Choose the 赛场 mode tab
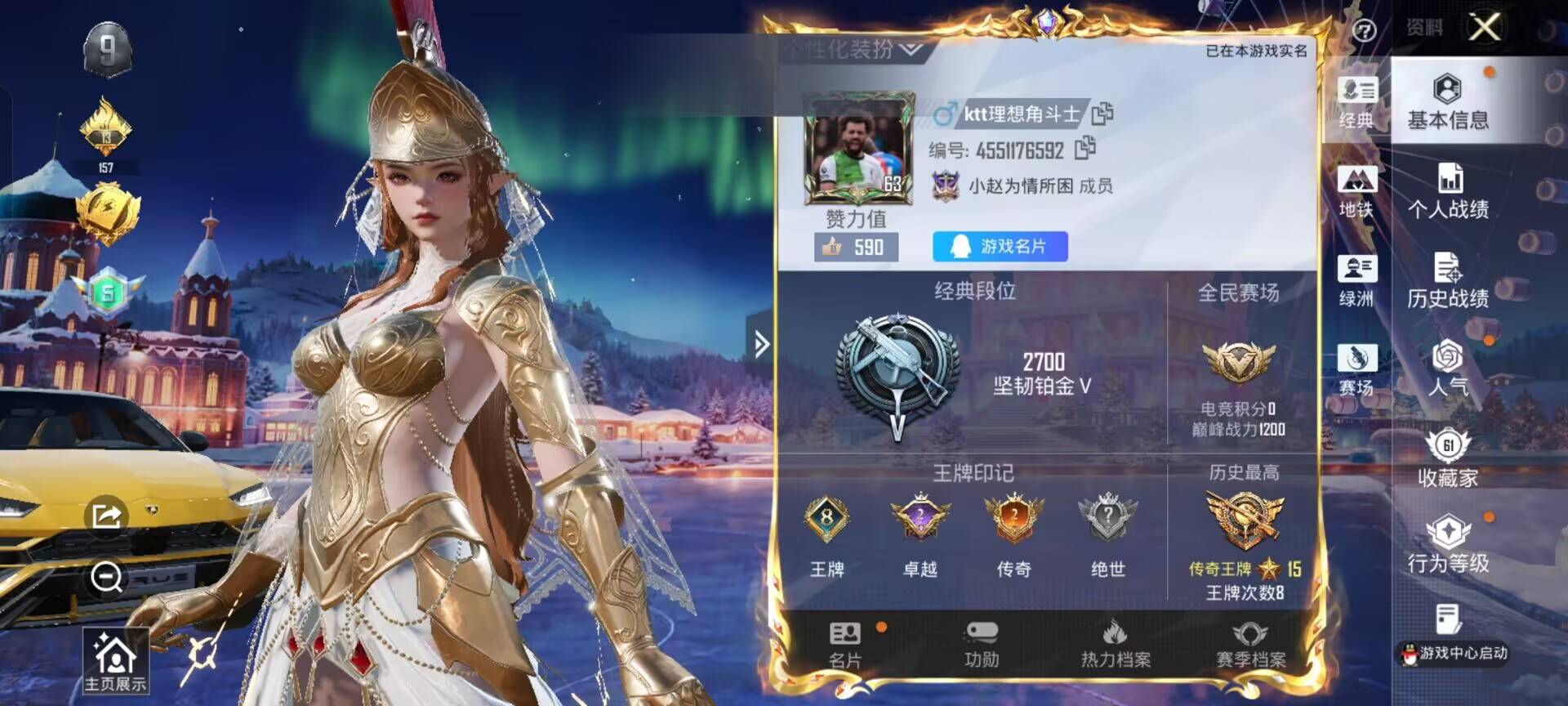This screenshot has width=1568, height=706. pos(1356,369)
